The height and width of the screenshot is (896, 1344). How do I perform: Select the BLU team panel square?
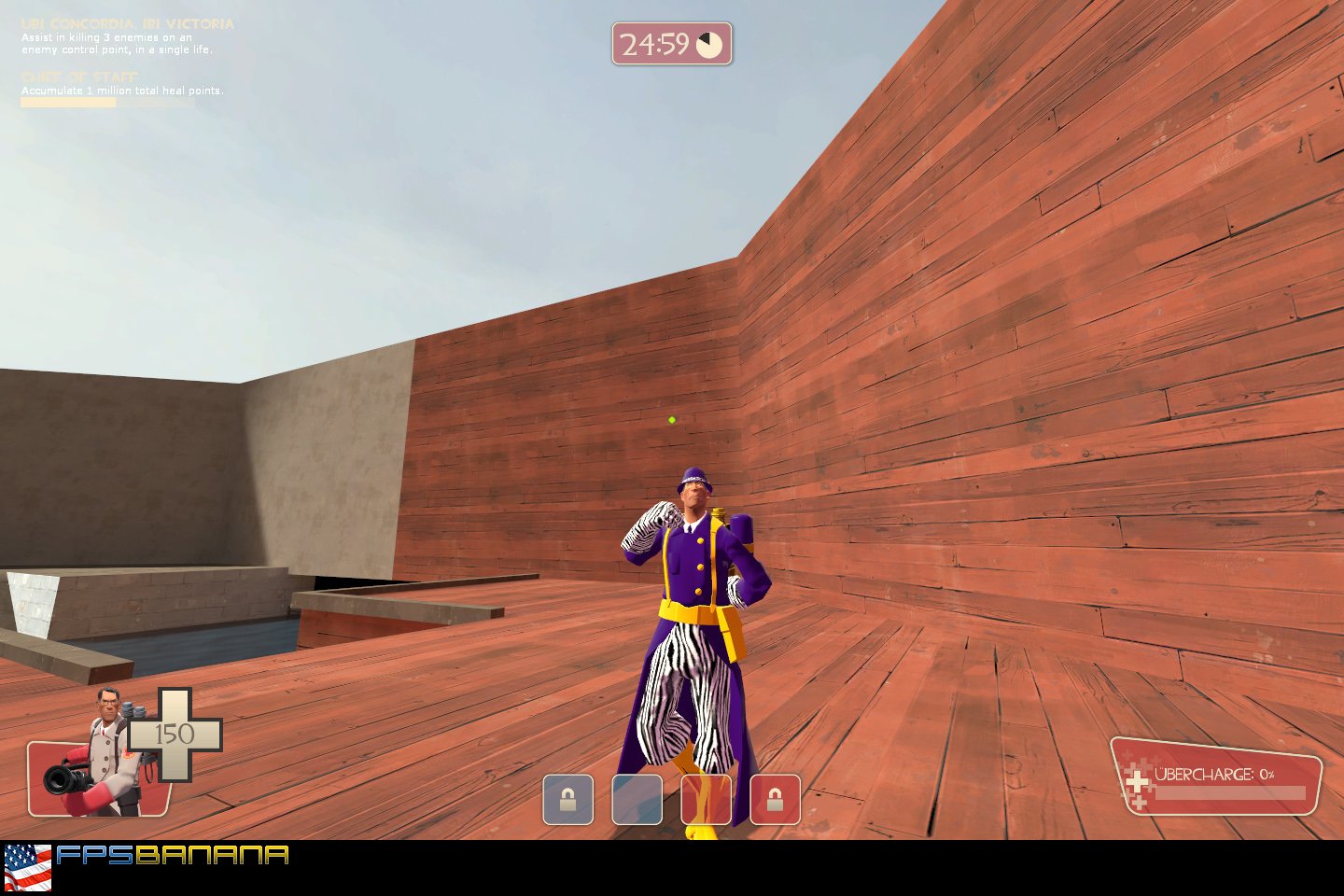click(x=637, y=800)
